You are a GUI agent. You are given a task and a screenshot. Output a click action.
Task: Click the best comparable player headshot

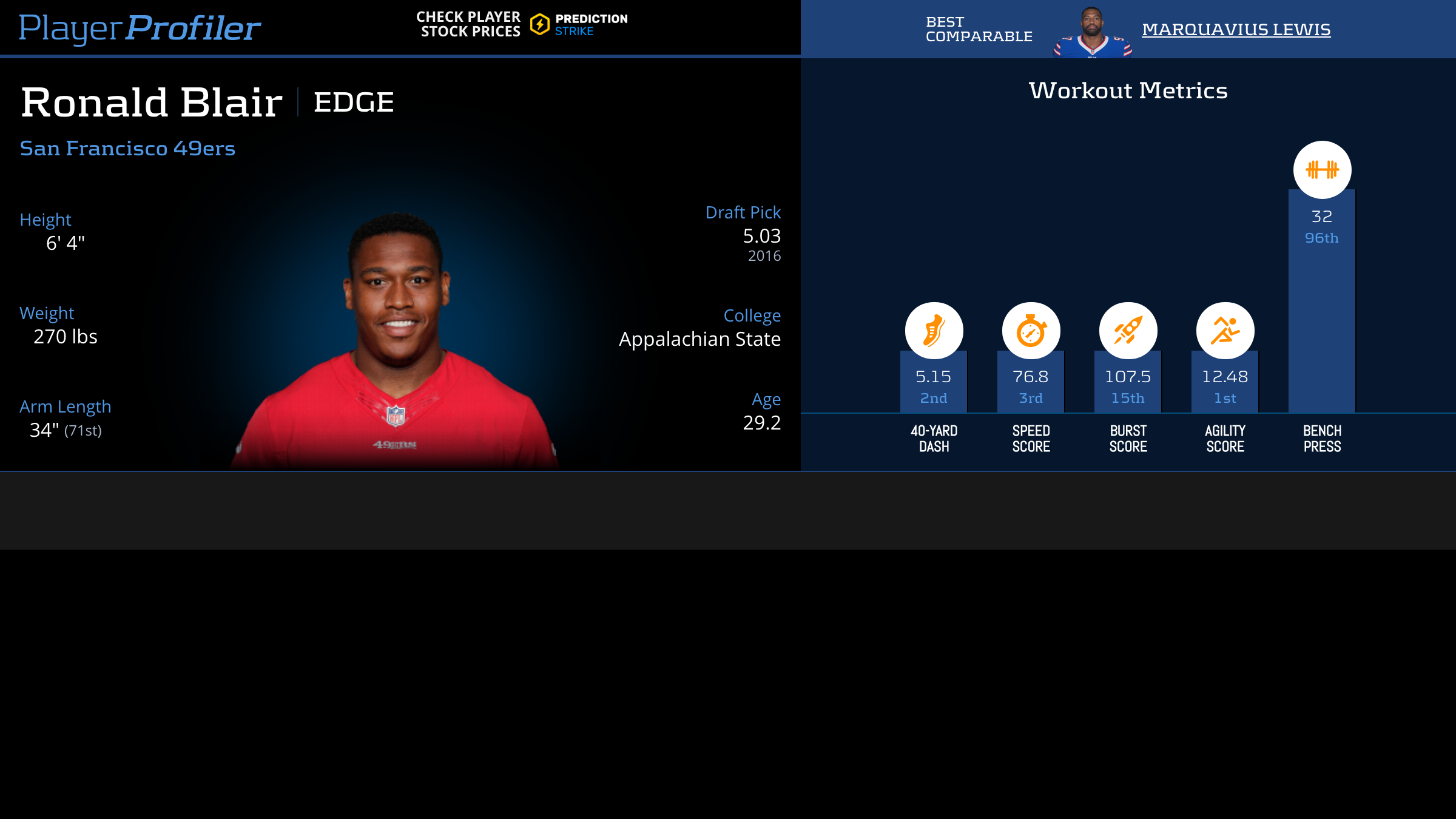(1092, 32)
